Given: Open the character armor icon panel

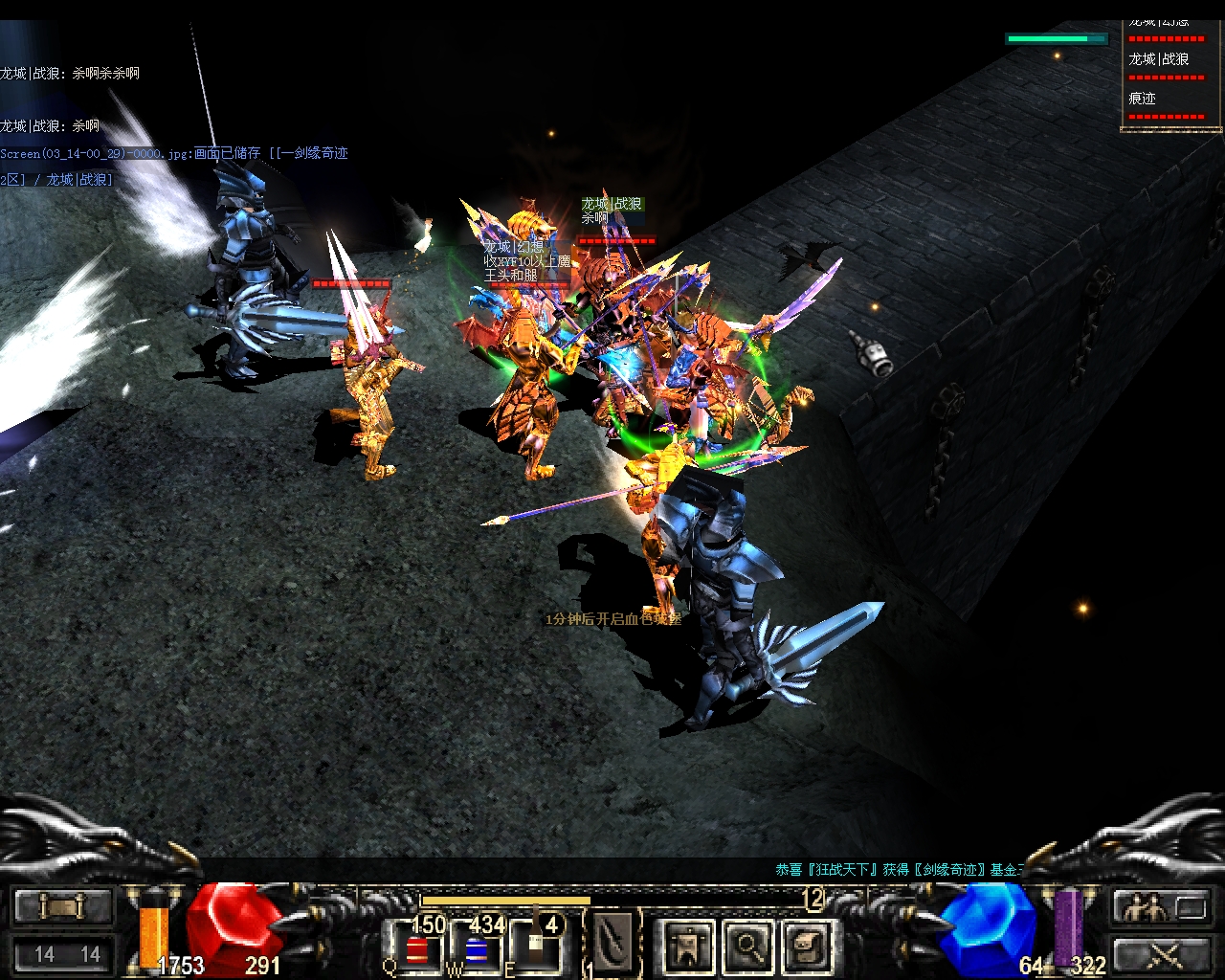Looking at the screenshot, I should tap(688, 946).
